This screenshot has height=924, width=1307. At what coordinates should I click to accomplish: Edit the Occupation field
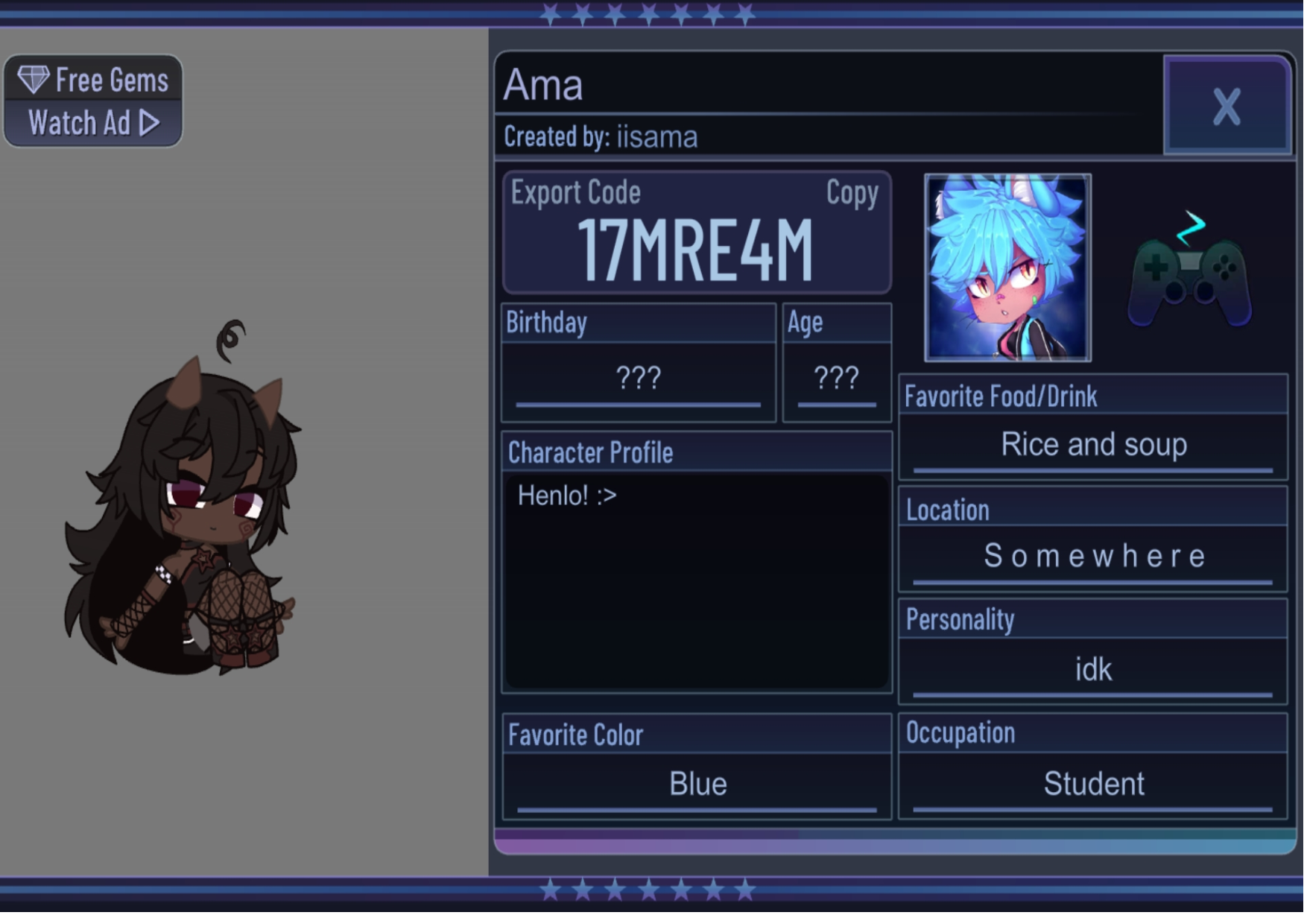[1092, 784]
